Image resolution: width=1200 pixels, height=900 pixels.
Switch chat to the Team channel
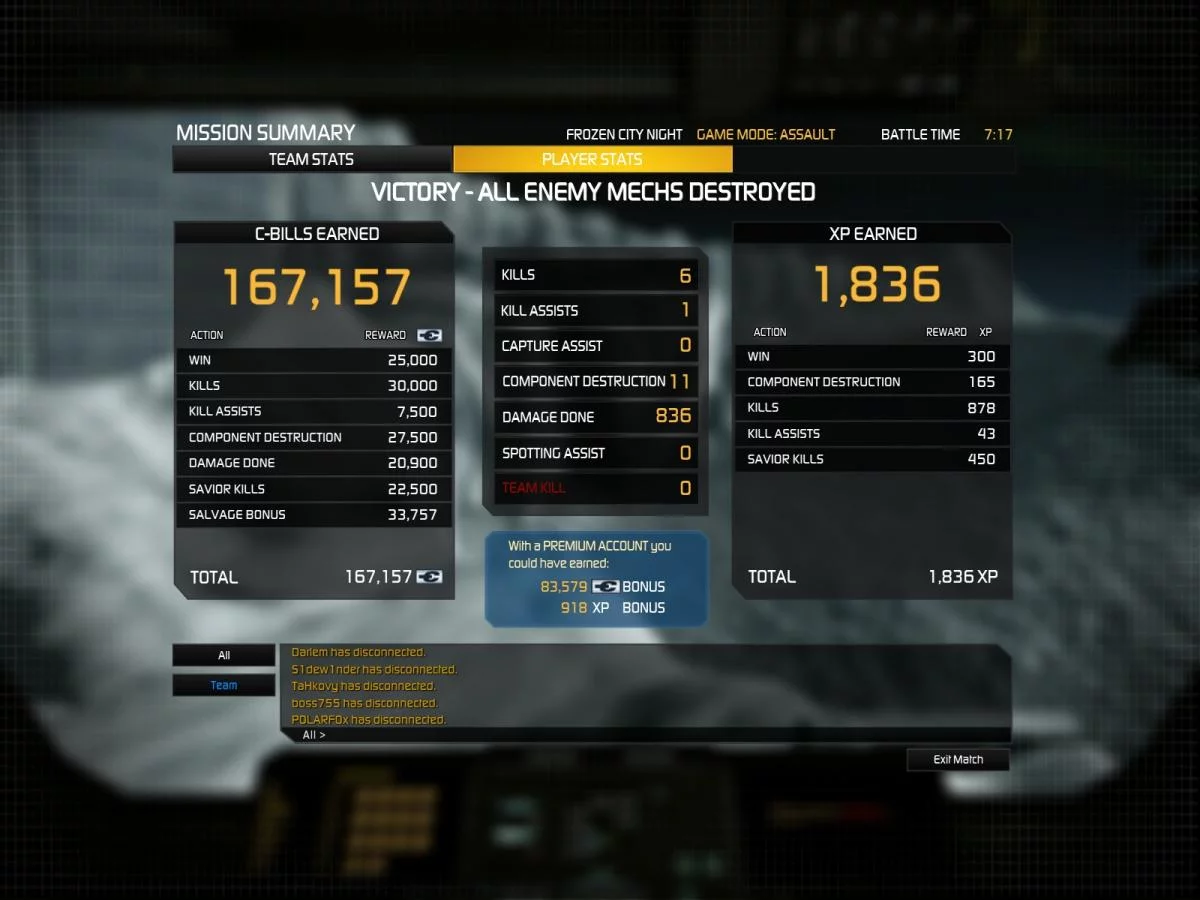point(224,685)
